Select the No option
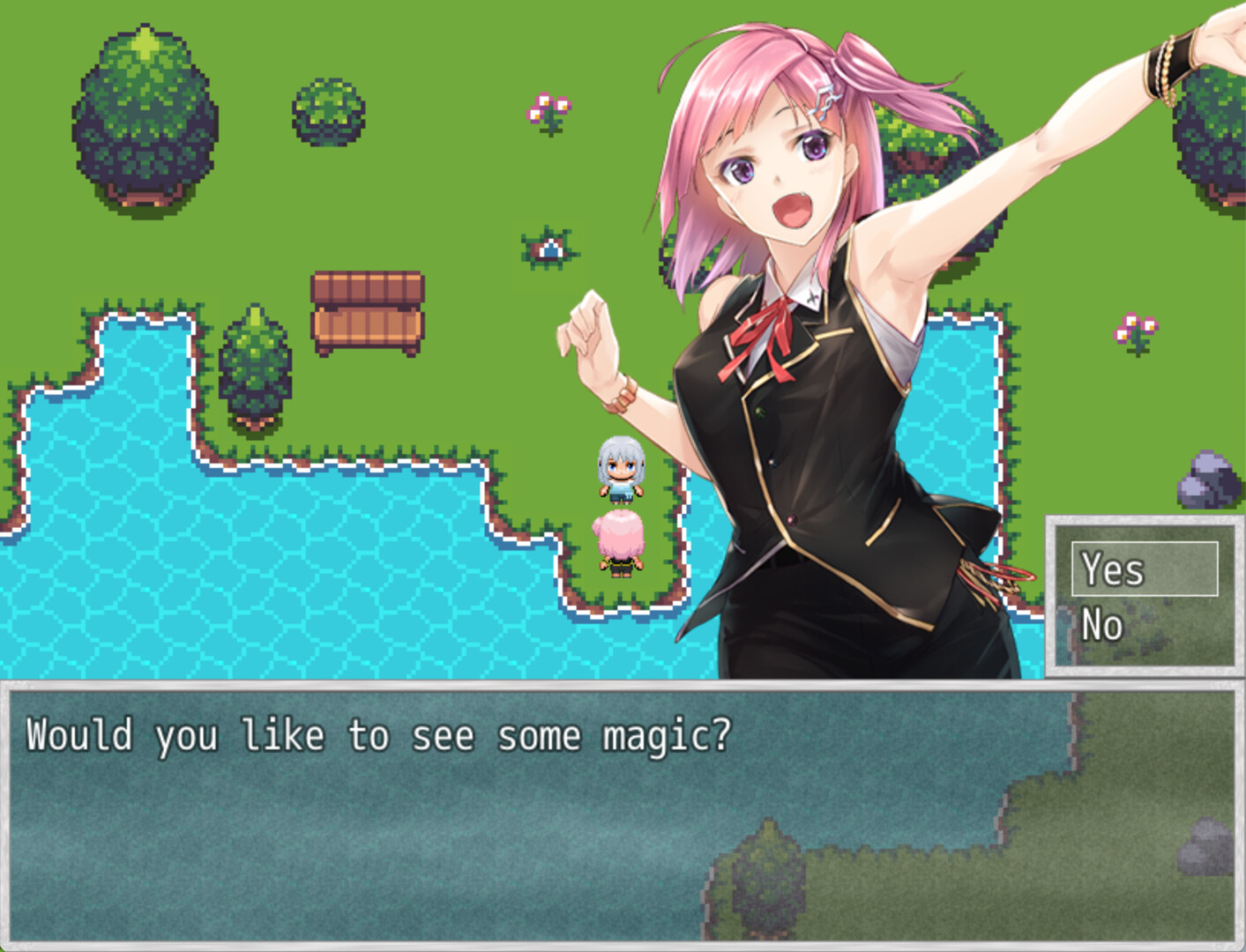1246x952 pixels. 1101,626
